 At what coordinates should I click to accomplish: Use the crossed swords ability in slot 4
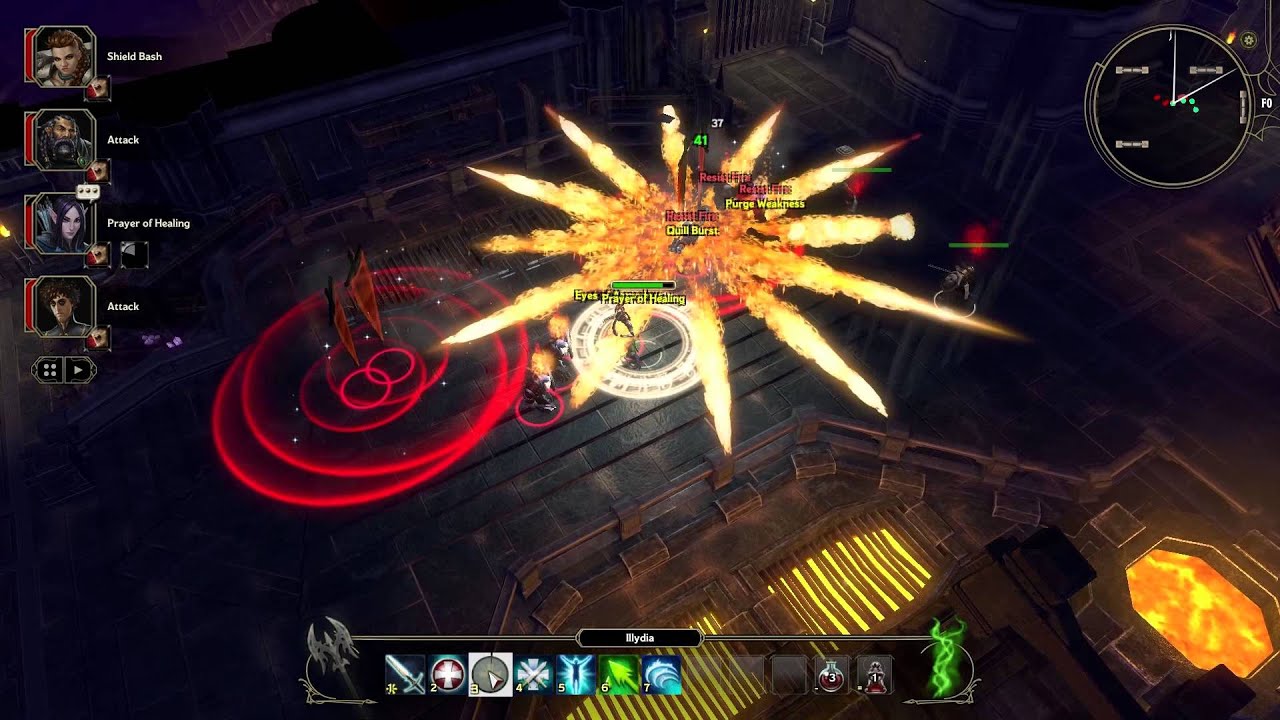pyautogui.click(x=534, y=675)
